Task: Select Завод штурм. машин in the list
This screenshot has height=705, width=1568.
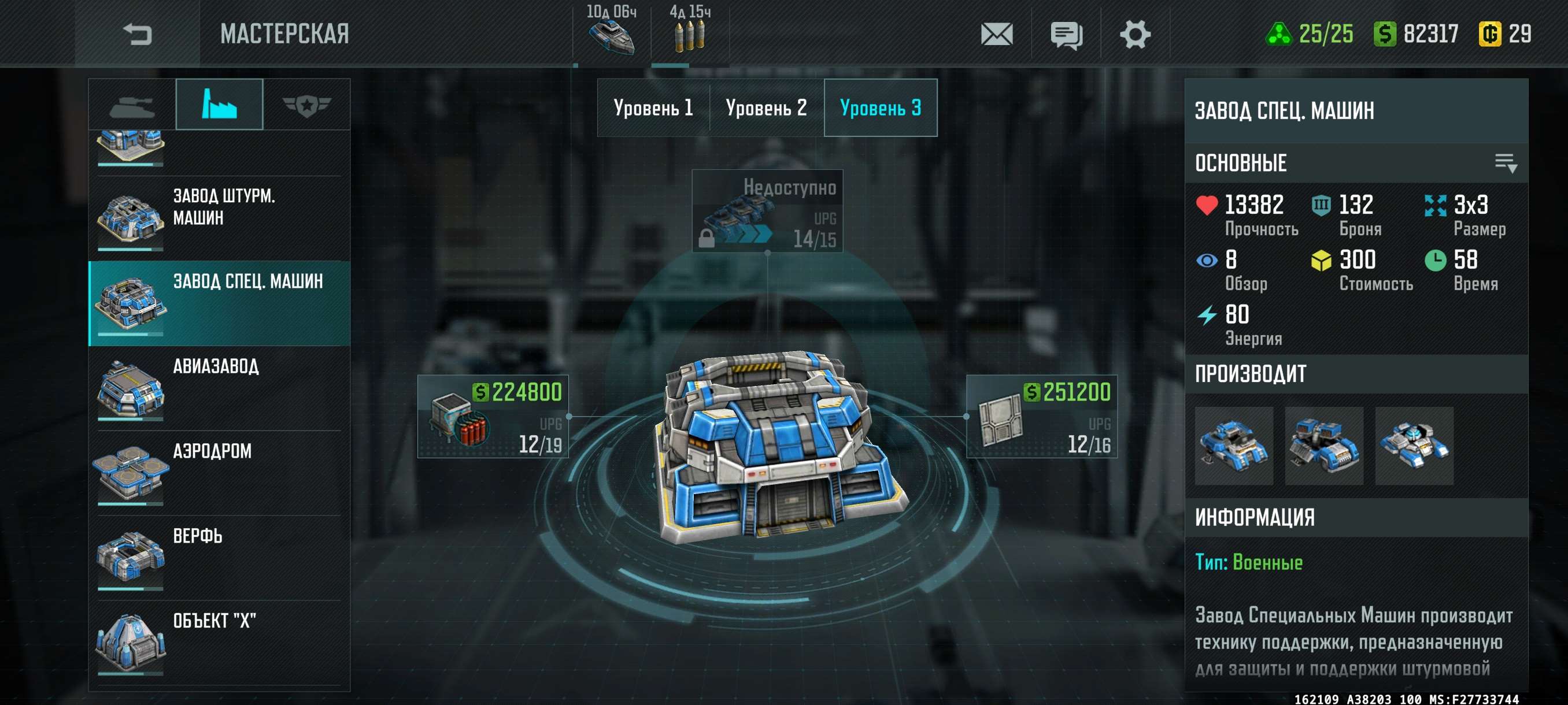Action: pyautogui.click(x=219, y=213)
